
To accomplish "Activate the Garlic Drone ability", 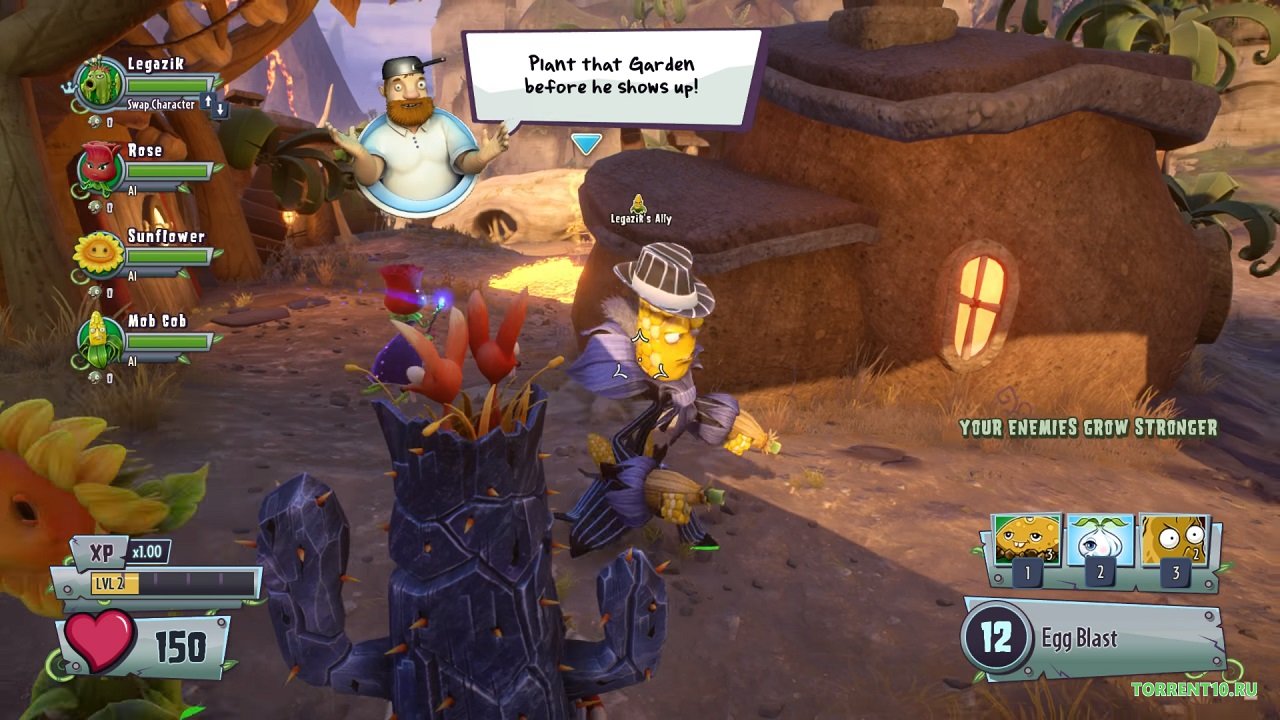I will tap(1100, 541).
